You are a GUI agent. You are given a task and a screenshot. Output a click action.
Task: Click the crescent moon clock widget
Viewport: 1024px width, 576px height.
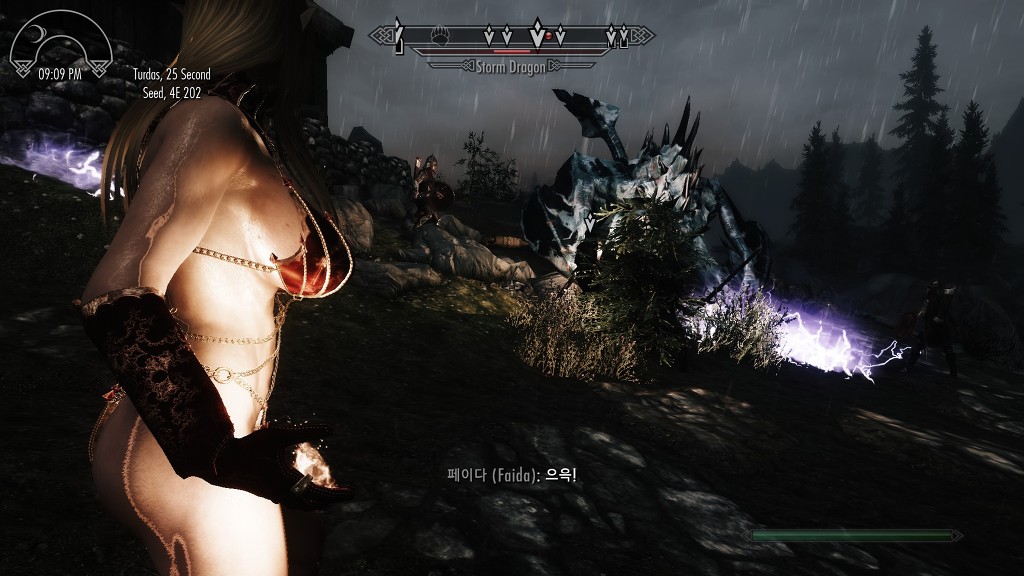click(60, 42)
